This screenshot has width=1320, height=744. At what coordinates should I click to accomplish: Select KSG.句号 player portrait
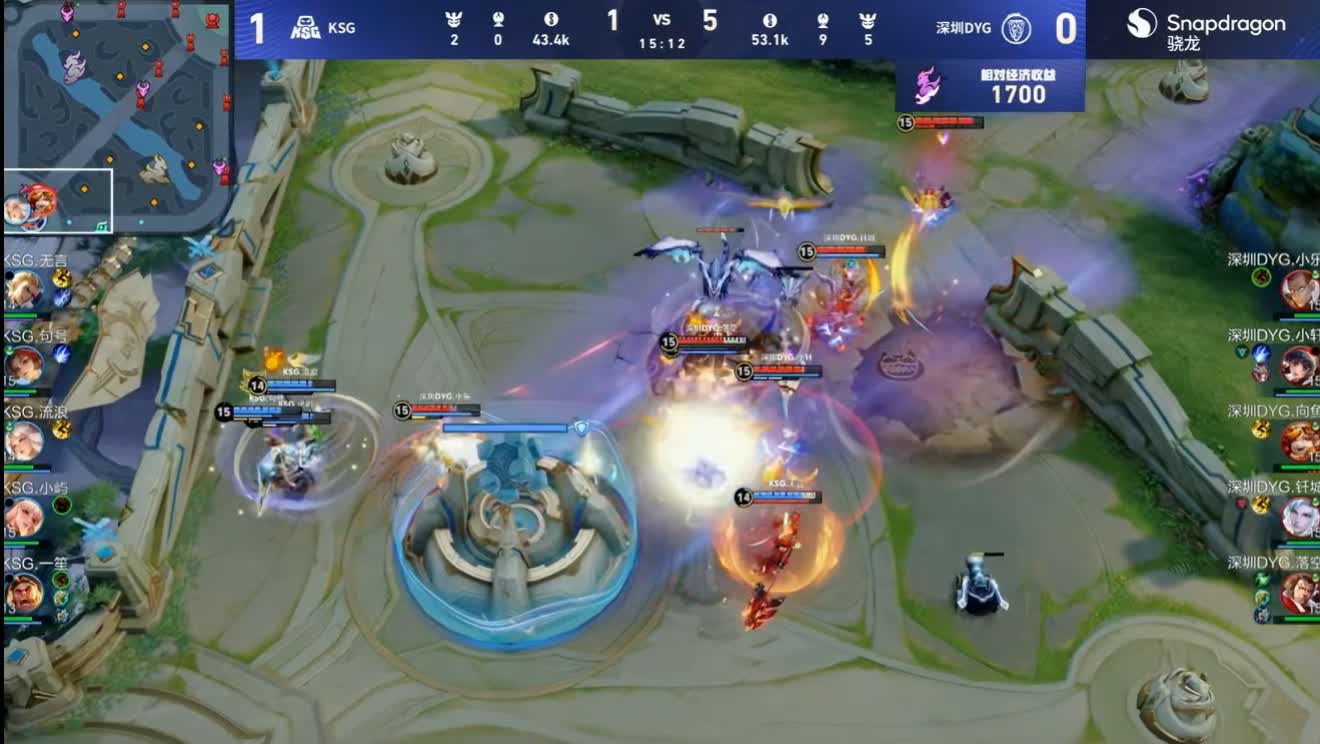point(24,365)
